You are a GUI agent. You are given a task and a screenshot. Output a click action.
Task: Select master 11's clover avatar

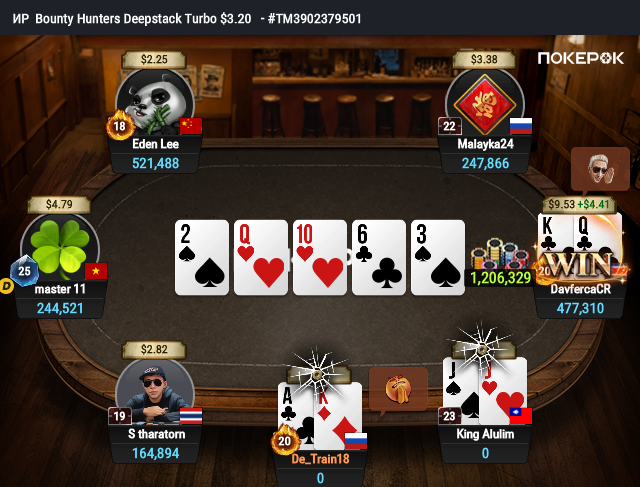(x=59, y=247)
